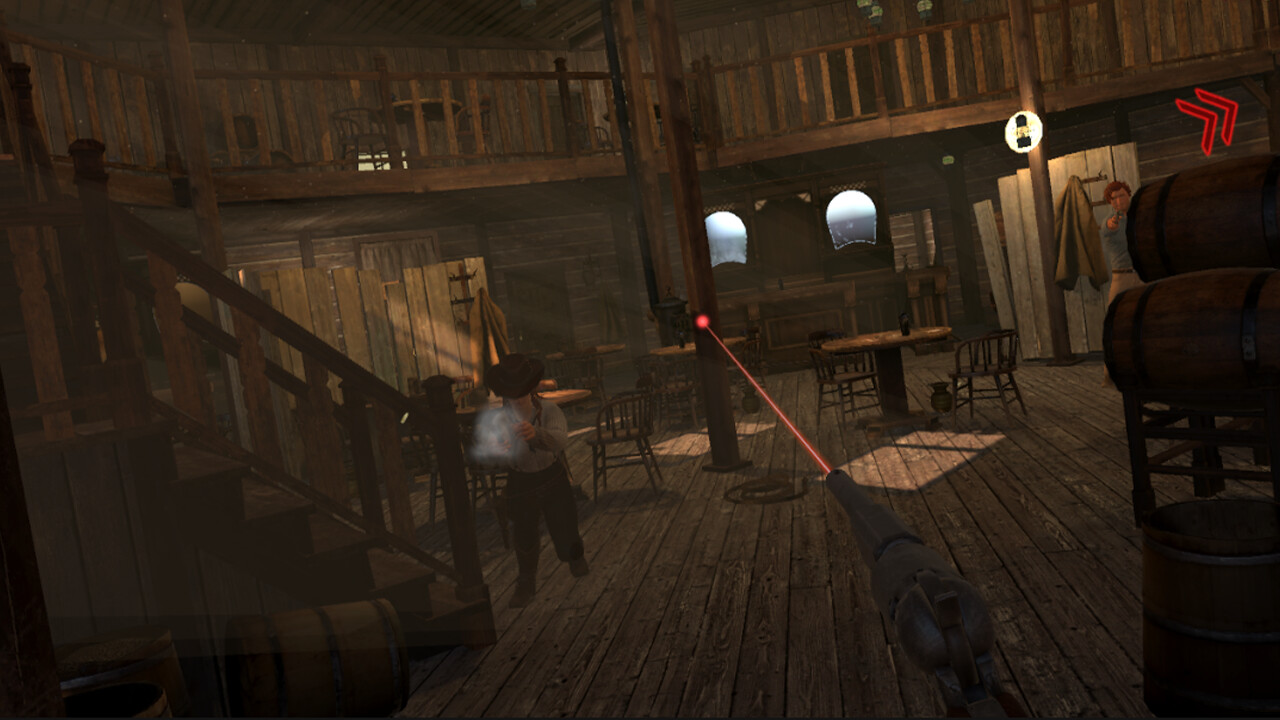The image size is (1280, 720).
Task: Click the red laser dot on the post
Action: [x=703, y=320]
